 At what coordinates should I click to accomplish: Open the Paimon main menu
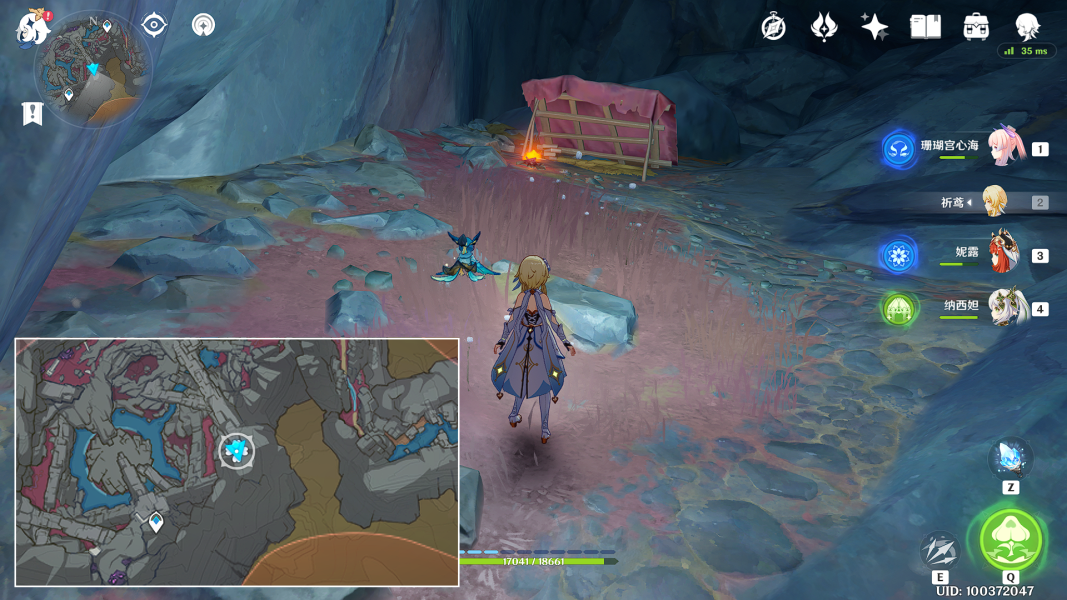click(32, 27)
